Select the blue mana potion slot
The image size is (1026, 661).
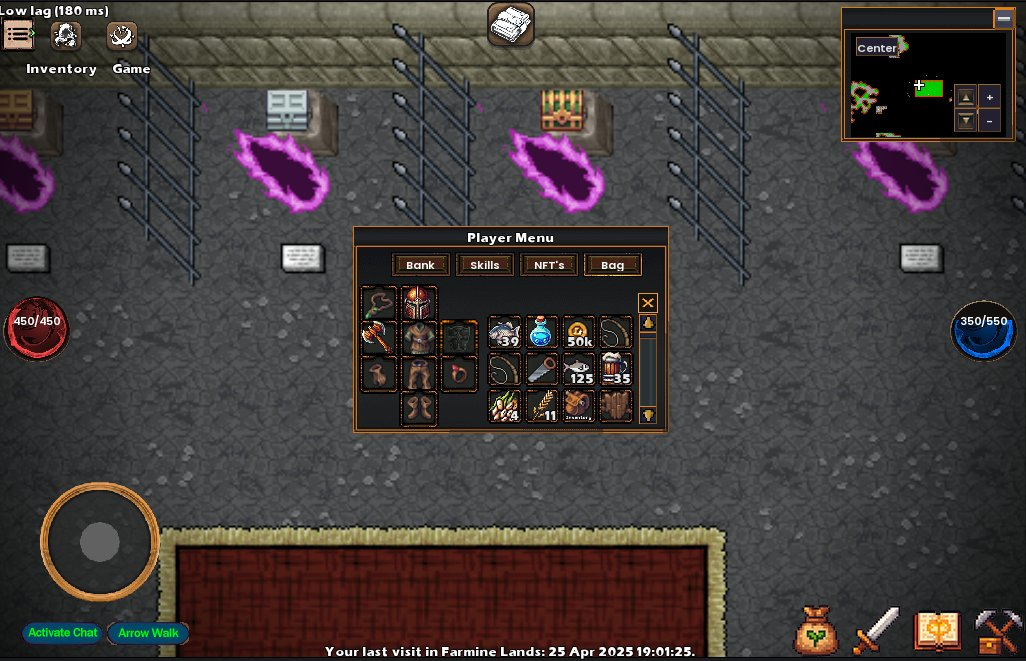pos(542,333)
